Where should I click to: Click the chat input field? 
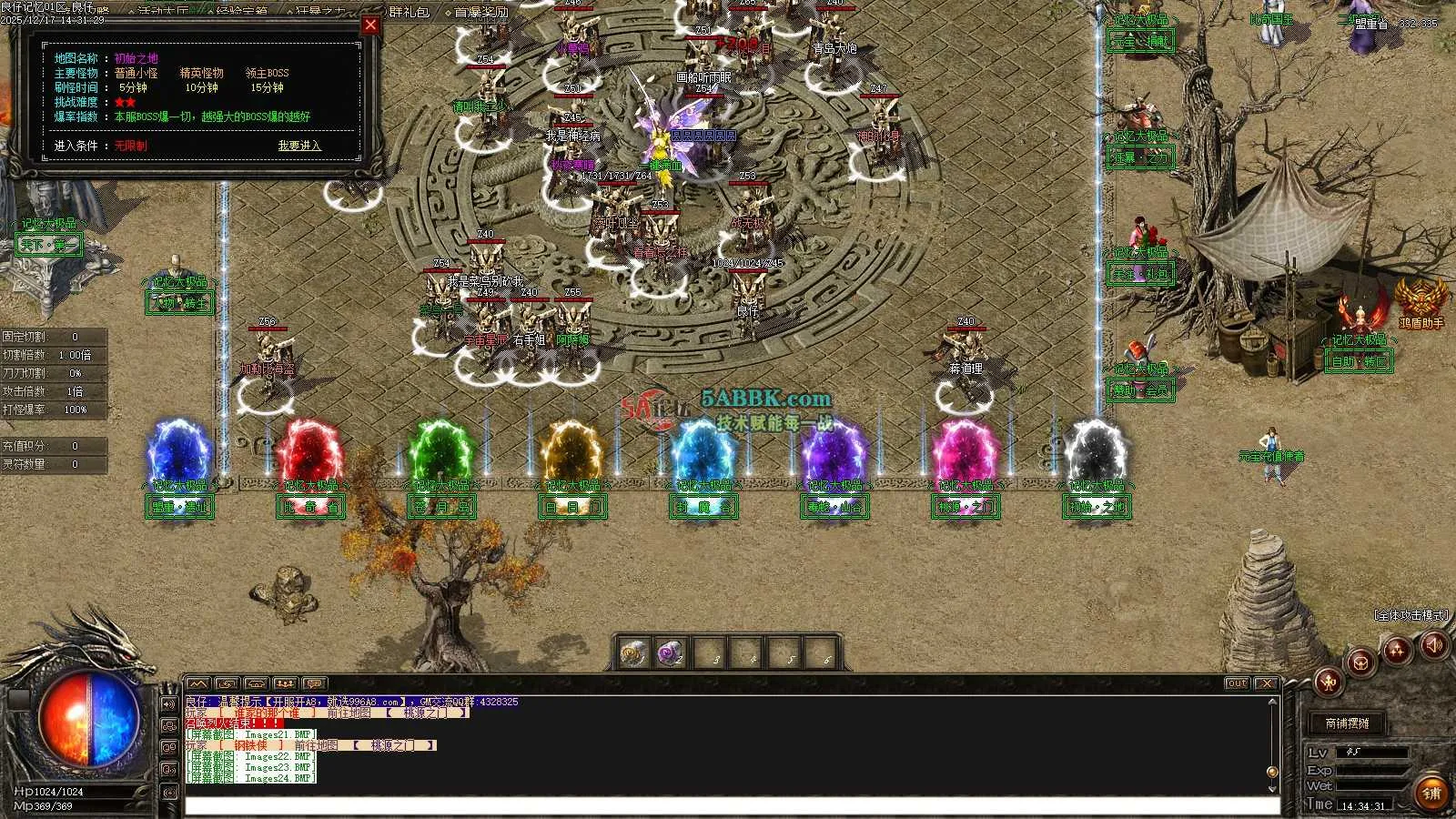728,805
